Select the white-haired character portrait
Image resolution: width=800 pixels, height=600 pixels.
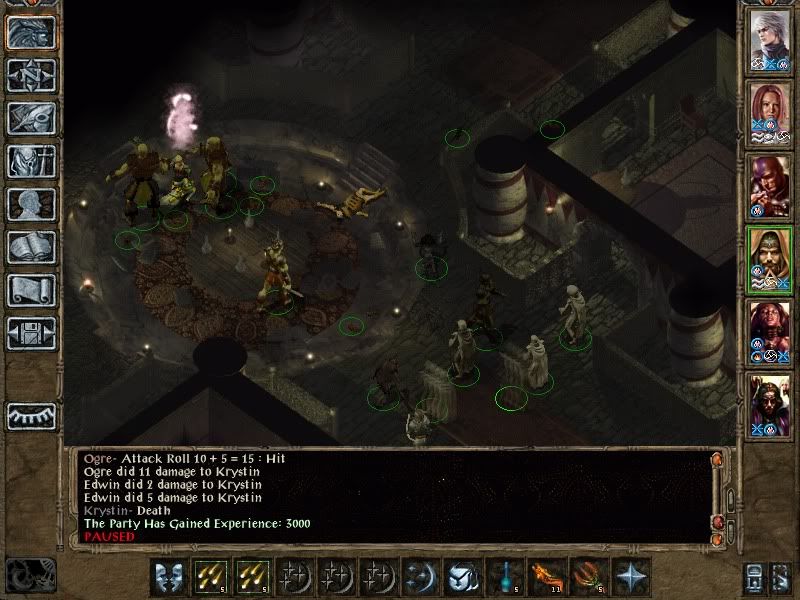pyautogui.click(x=770, y=41)
